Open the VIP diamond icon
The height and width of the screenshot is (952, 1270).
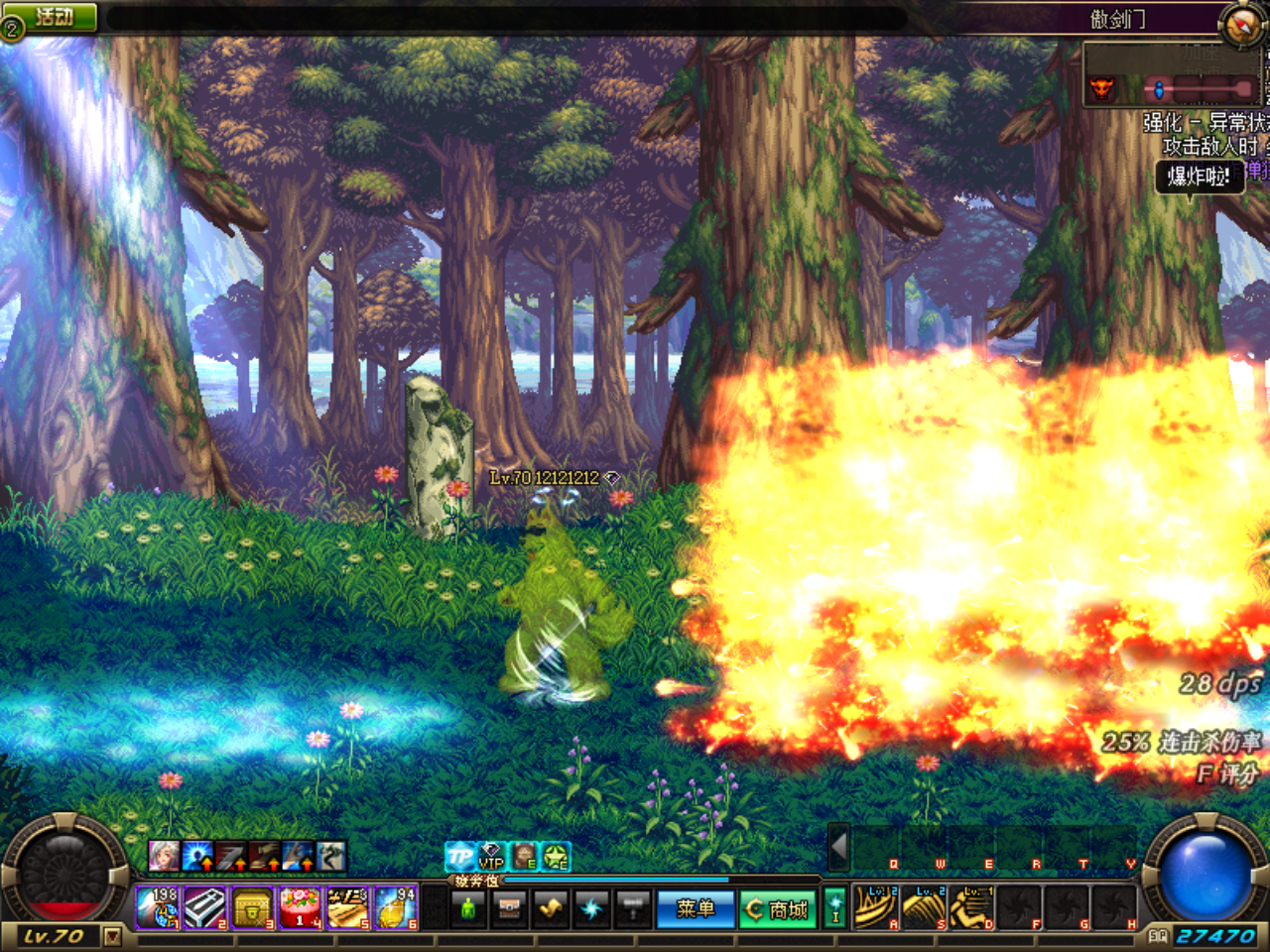[492, 856]
